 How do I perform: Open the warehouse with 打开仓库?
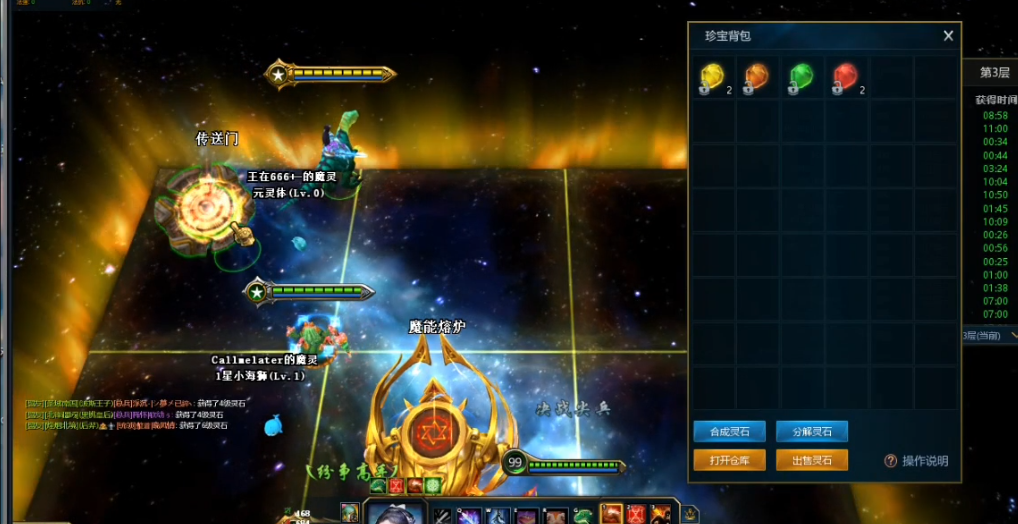pos(729,460)
